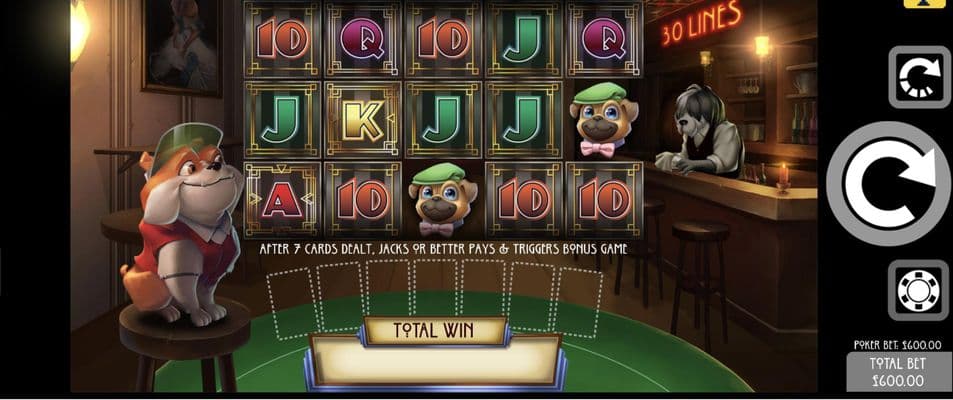Expand the yellow tab in the top corner

coord(924,4)
